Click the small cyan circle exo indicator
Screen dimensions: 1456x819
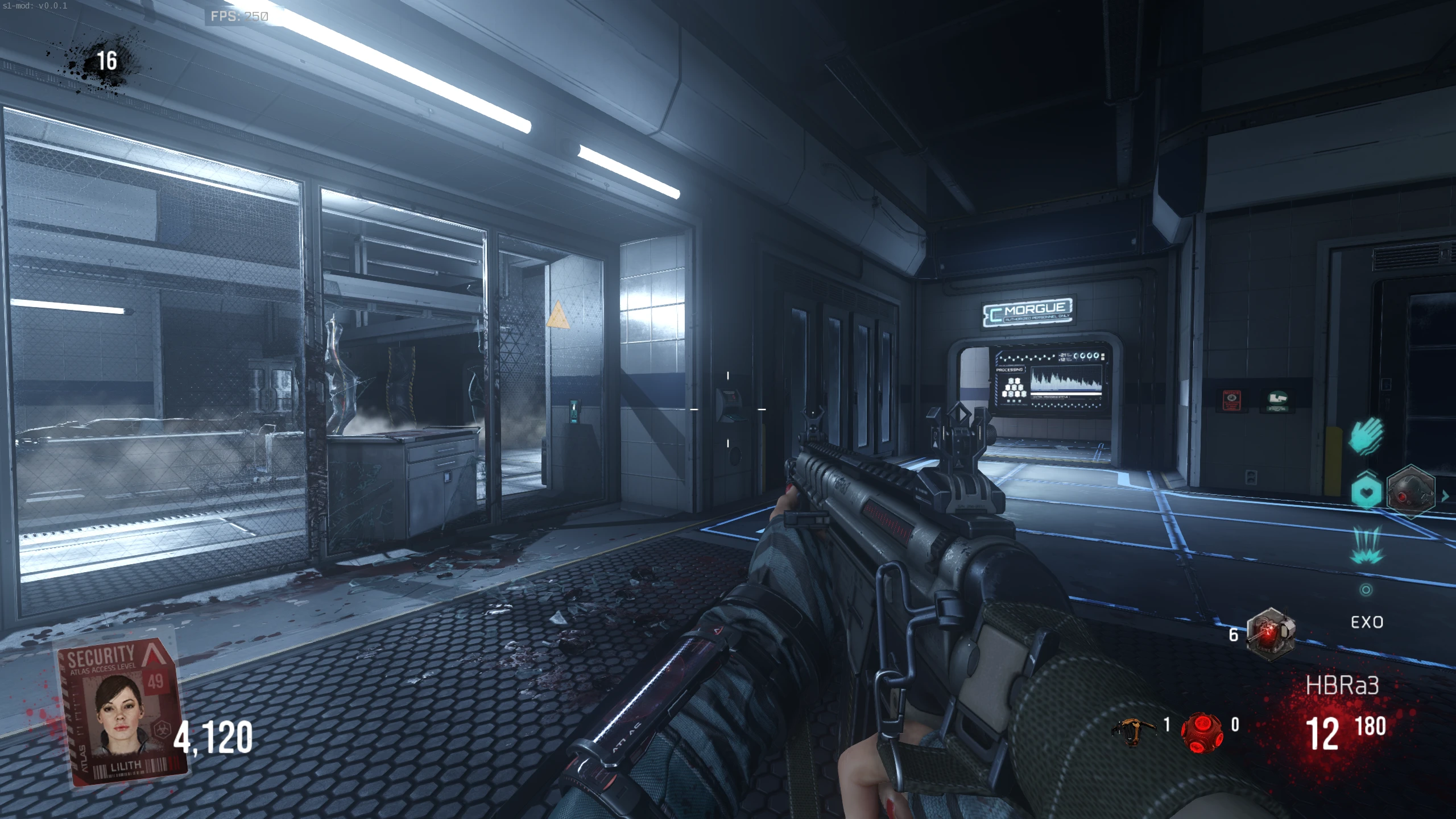pyautogui.click(x=1366, y=590)
